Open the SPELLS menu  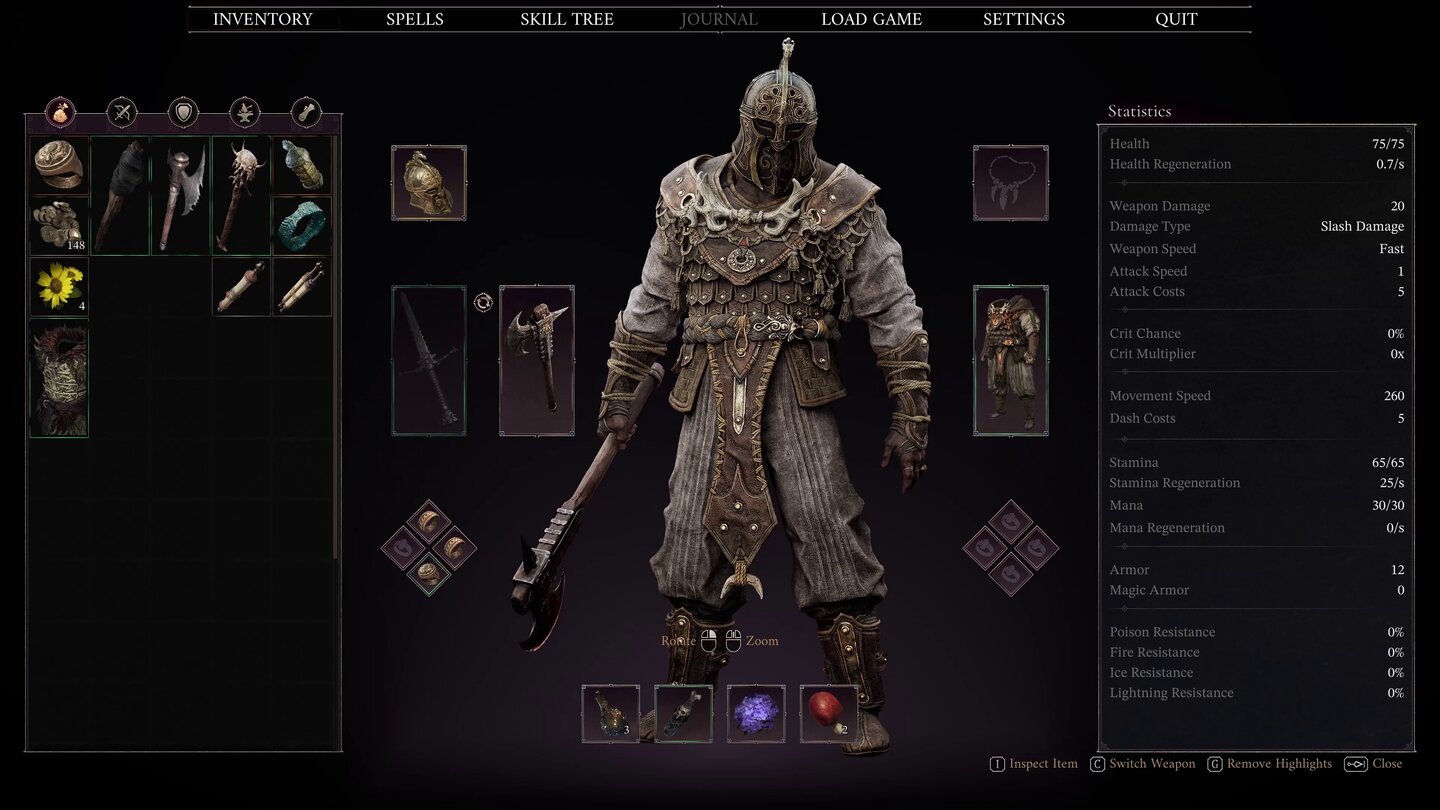click(x=414, y=18)
